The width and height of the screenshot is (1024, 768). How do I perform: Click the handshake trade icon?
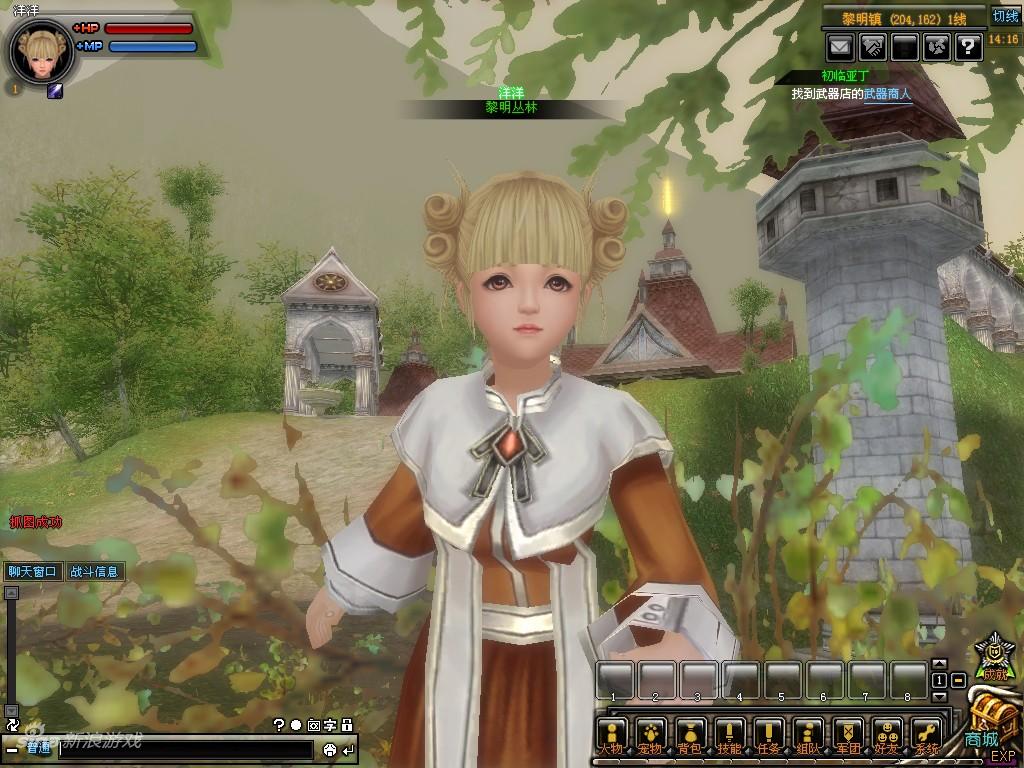click(872, 46)
